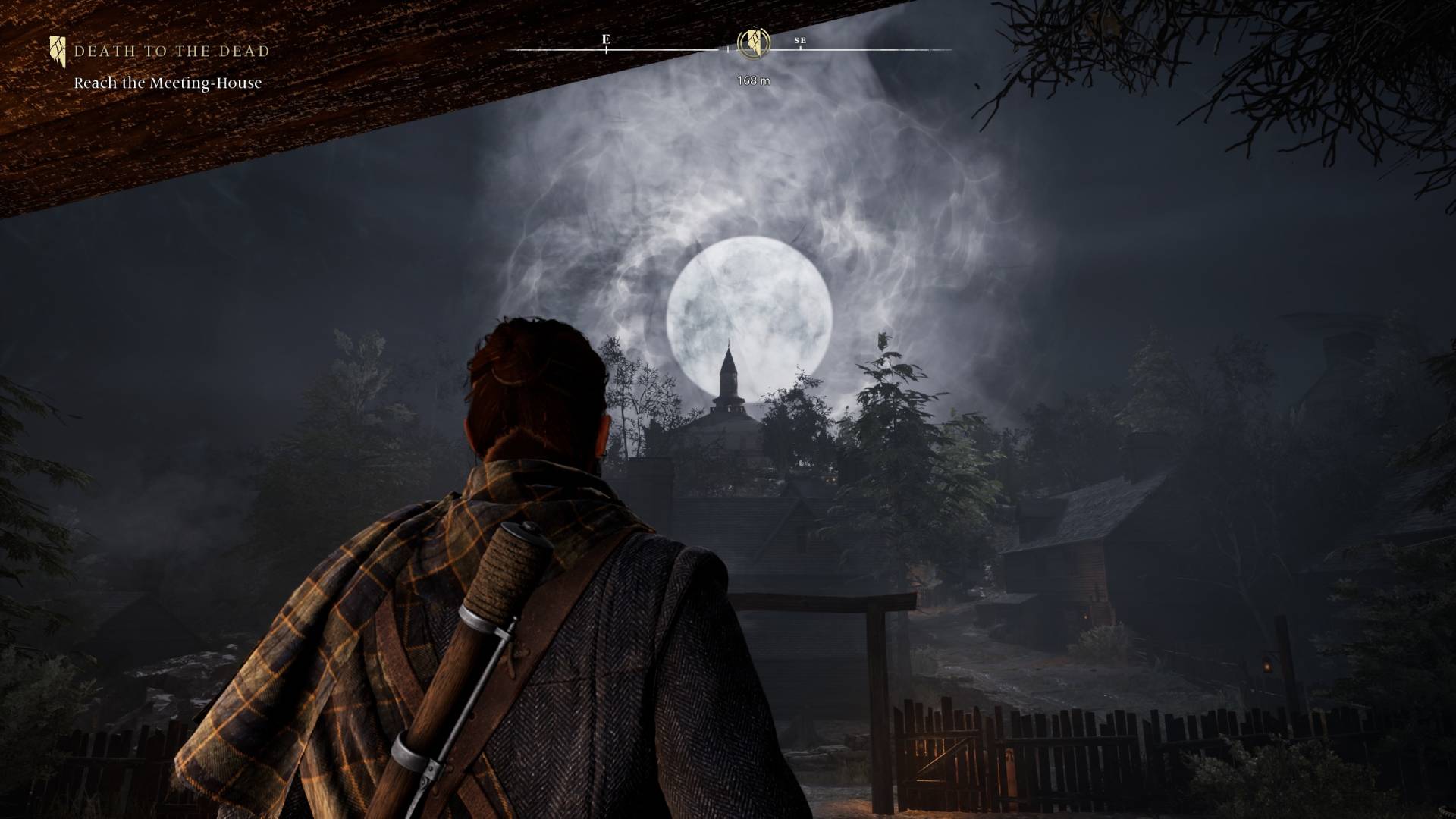Select the Death to the Dead quest tracker
Viewport: 1456px width, 819px height.
point(171,52)
